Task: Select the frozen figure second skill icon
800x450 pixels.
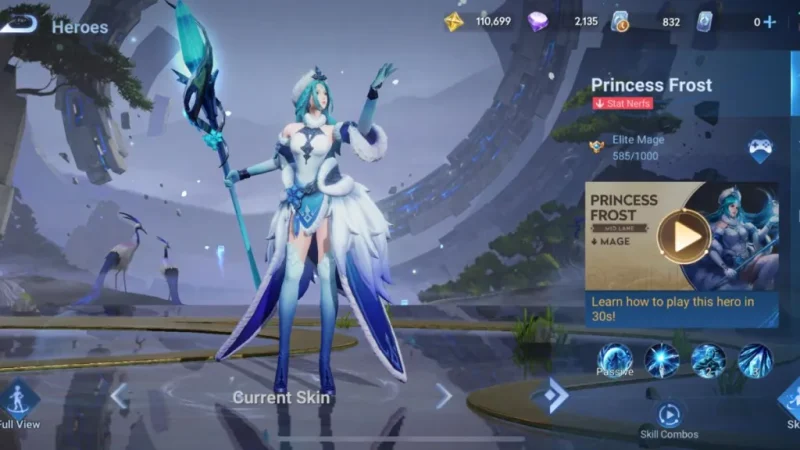Action: tap(708, 360)
